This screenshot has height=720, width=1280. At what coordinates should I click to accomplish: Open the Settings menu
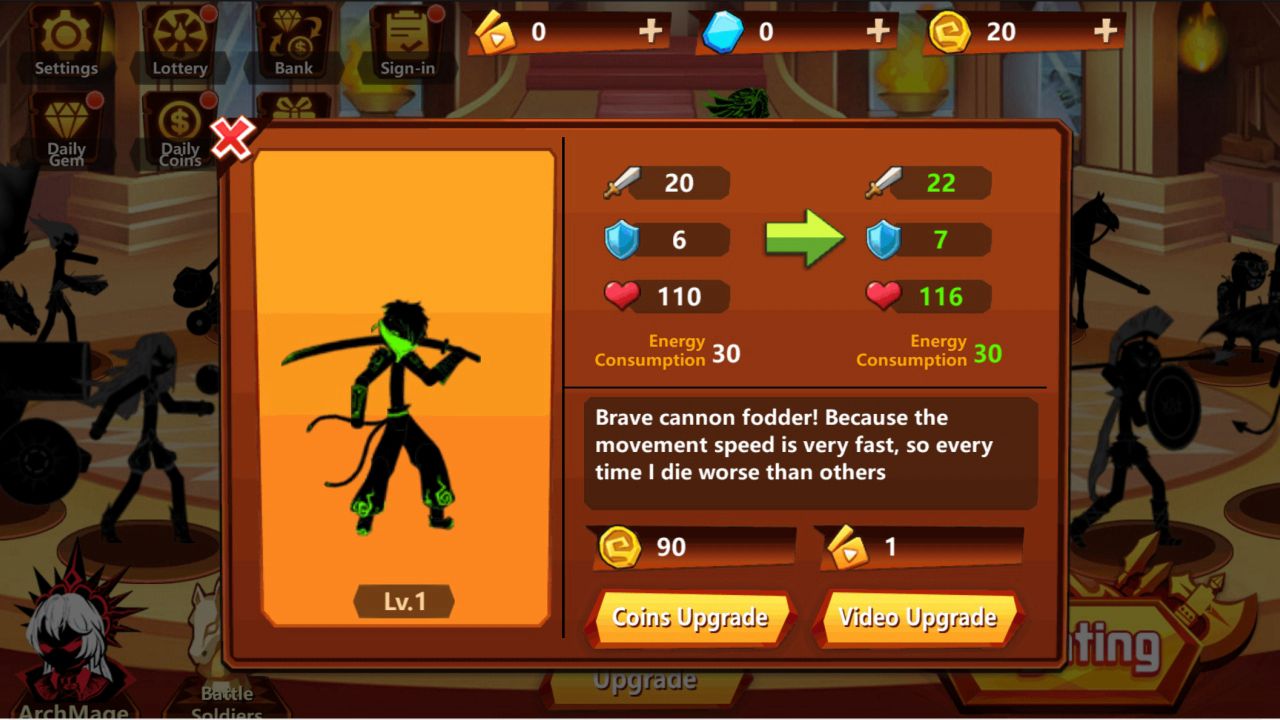tap(66, 40)
